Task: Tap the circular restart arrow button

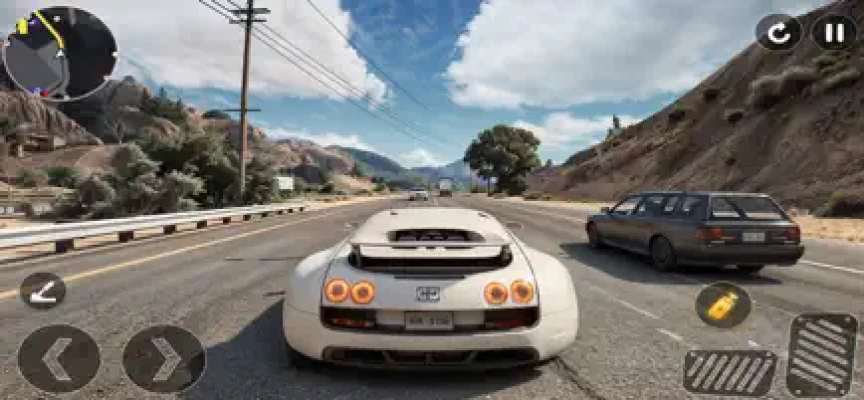Action: pyautogui.click(x=778, y=32)
